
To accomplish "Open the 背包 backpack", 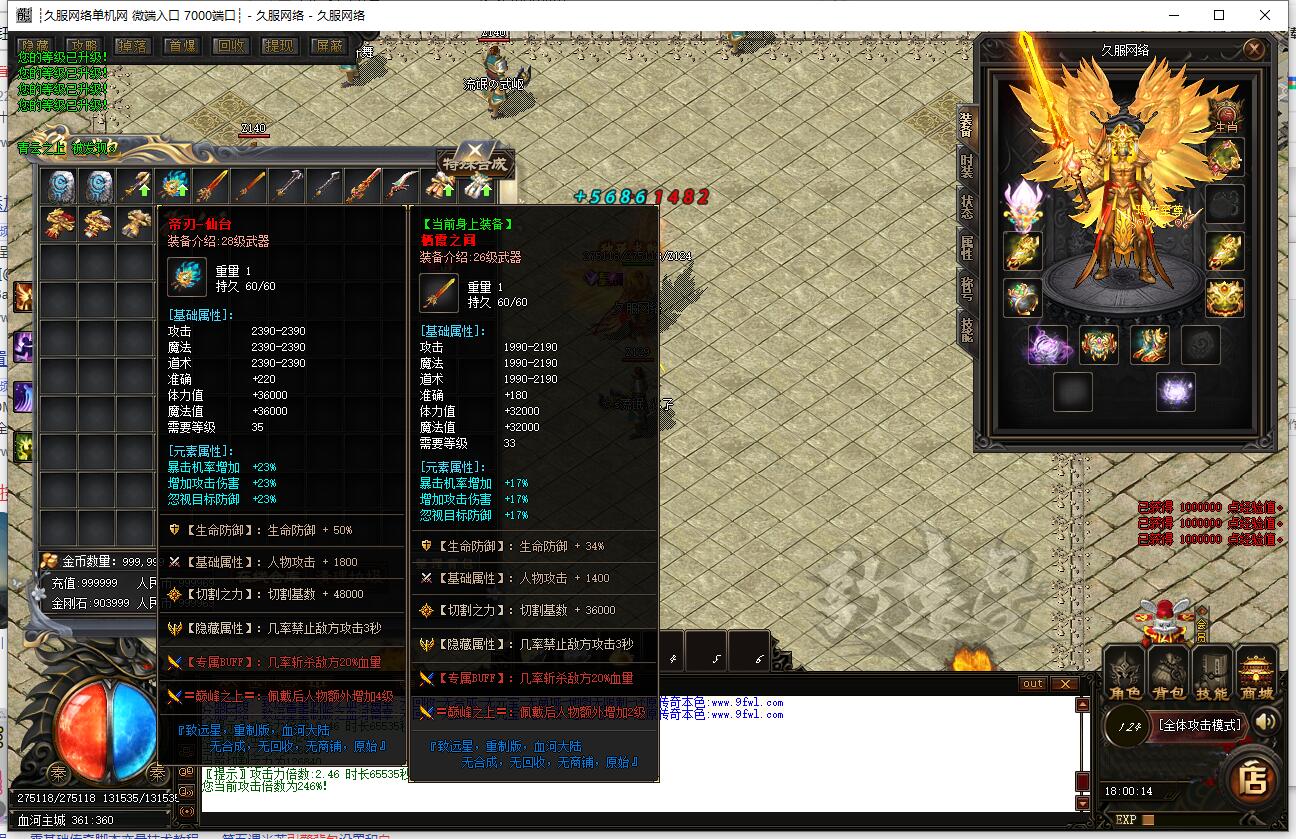I will (x=1169, y=674).
